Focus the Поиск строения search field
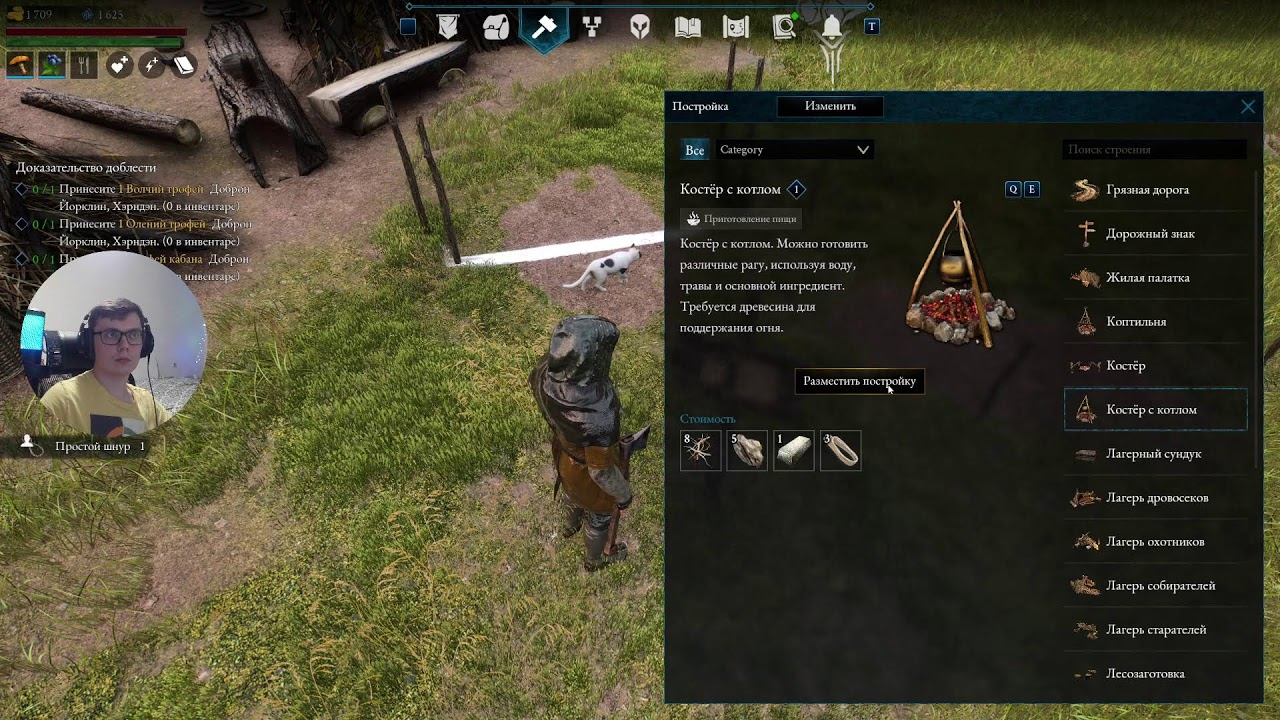Image resolution: width=1280 pixels, height=720 pixels. [x=1154, y=150]
